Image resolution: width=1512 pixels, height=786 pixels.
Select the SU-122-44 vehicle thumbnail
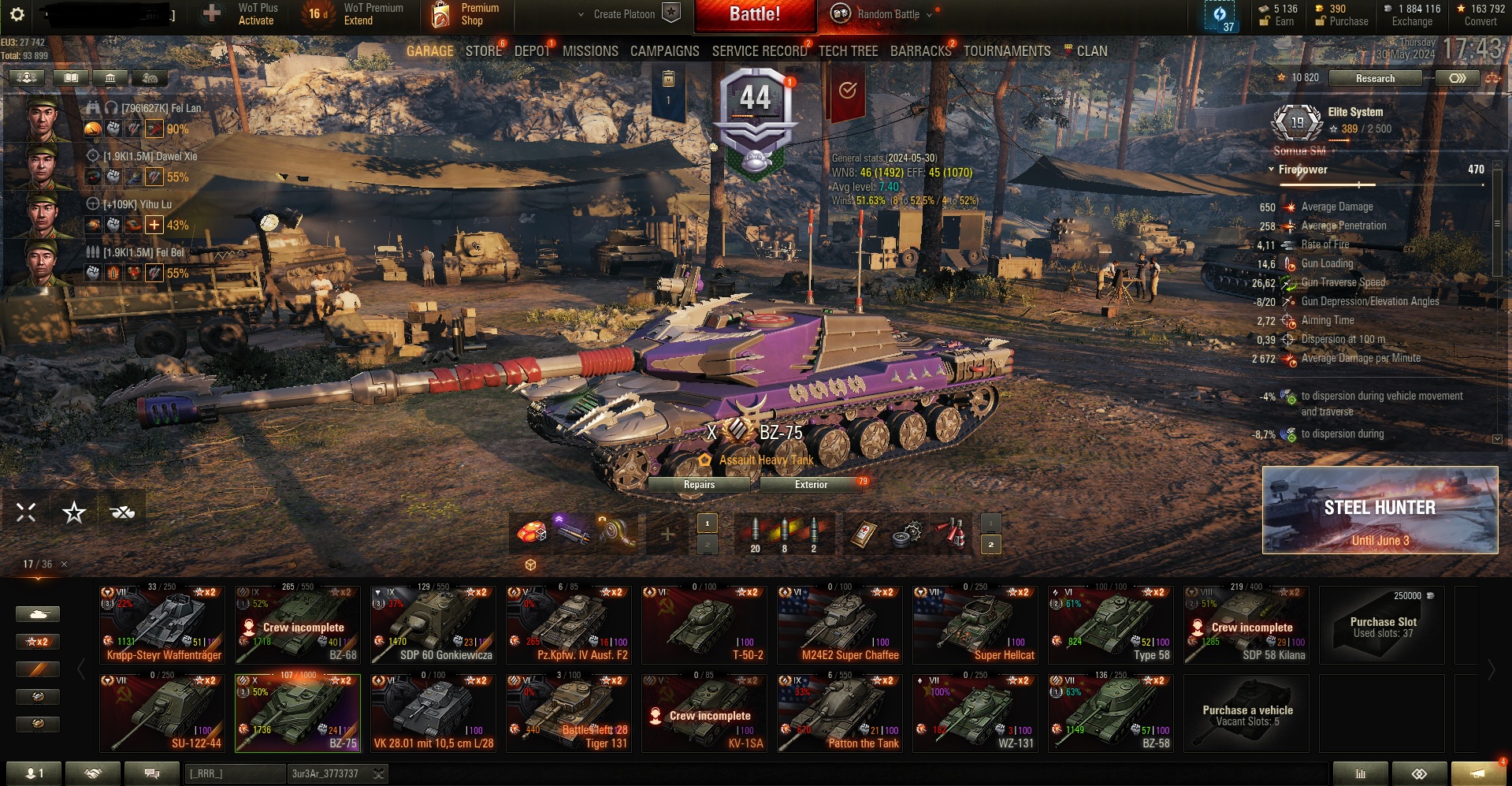(162, 712)
